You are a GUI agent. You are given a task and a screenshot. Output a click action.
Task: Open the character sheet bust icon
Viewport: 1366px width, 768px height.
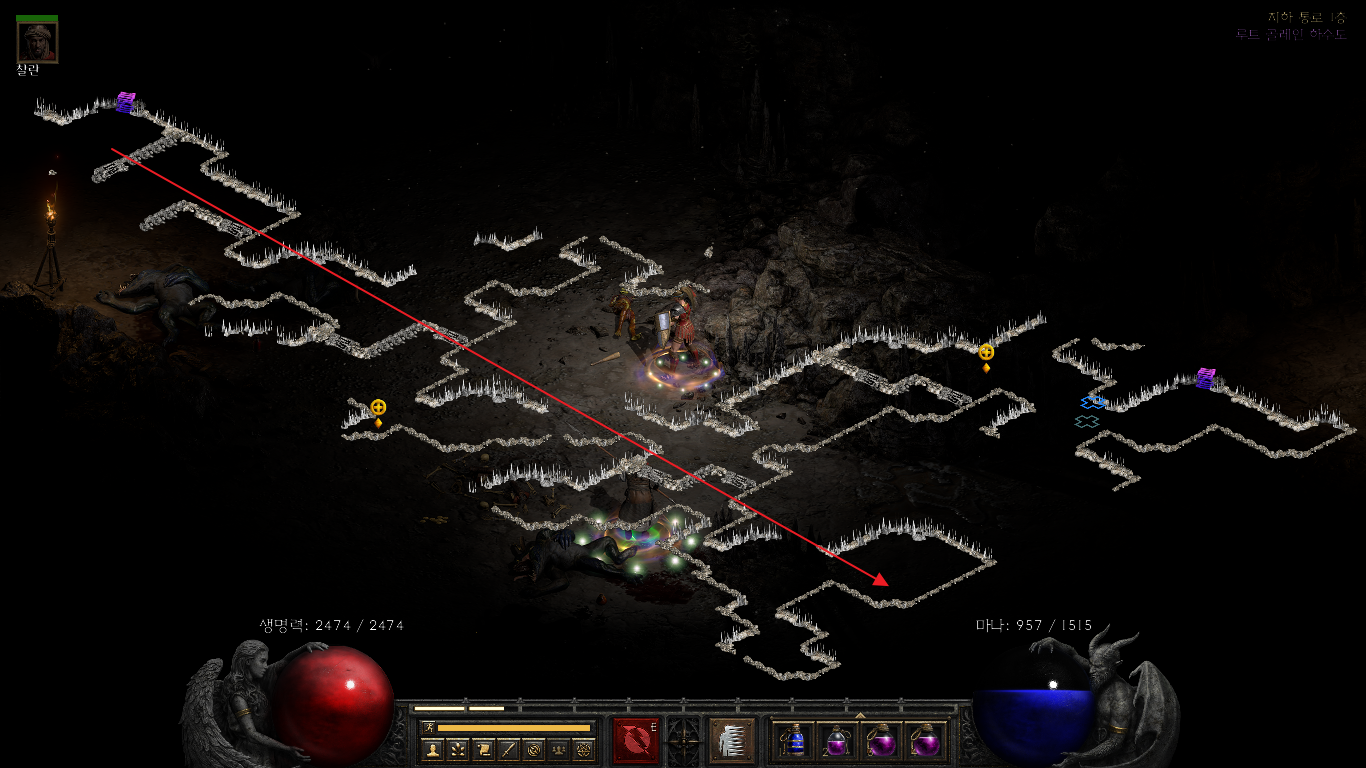(432, 749)
